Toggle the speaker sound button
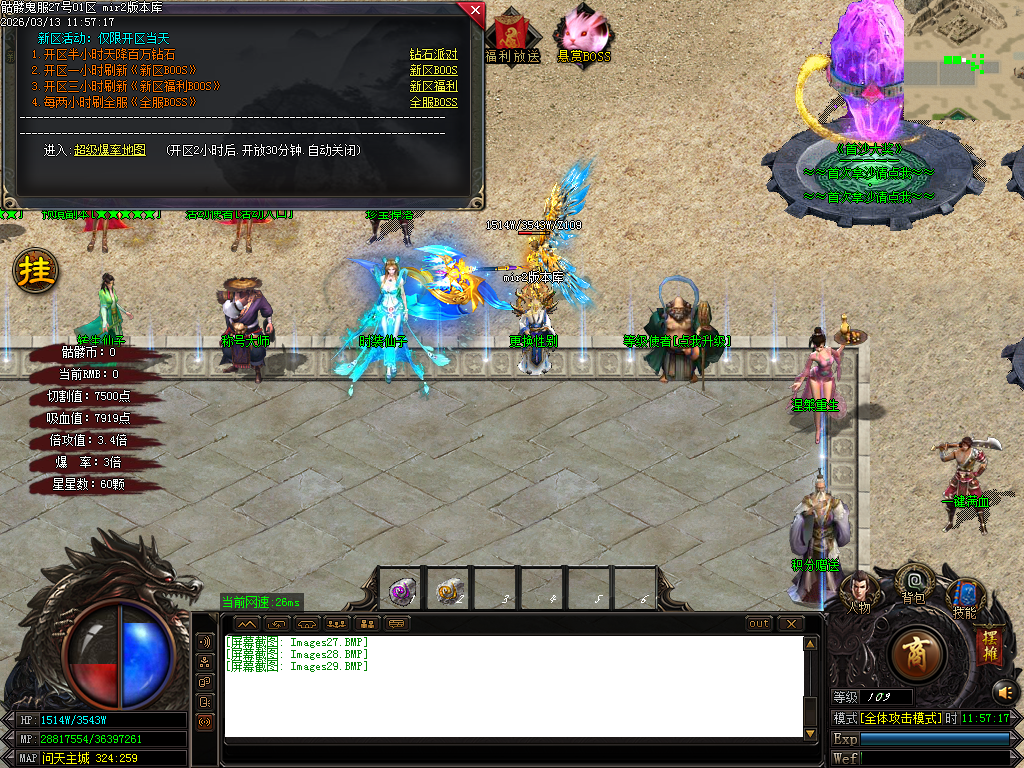The image size is (1024, 768). pyautogui.click(x=1004, y=691)
